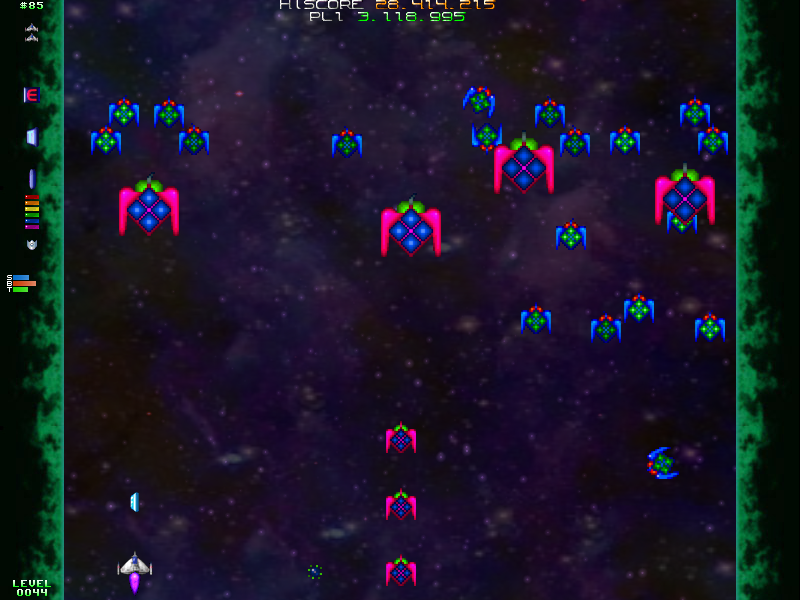The height and width of the screenshot is (600, 800).
Task: Click the remaining lives ship icons
Action: tap(31, 32)
